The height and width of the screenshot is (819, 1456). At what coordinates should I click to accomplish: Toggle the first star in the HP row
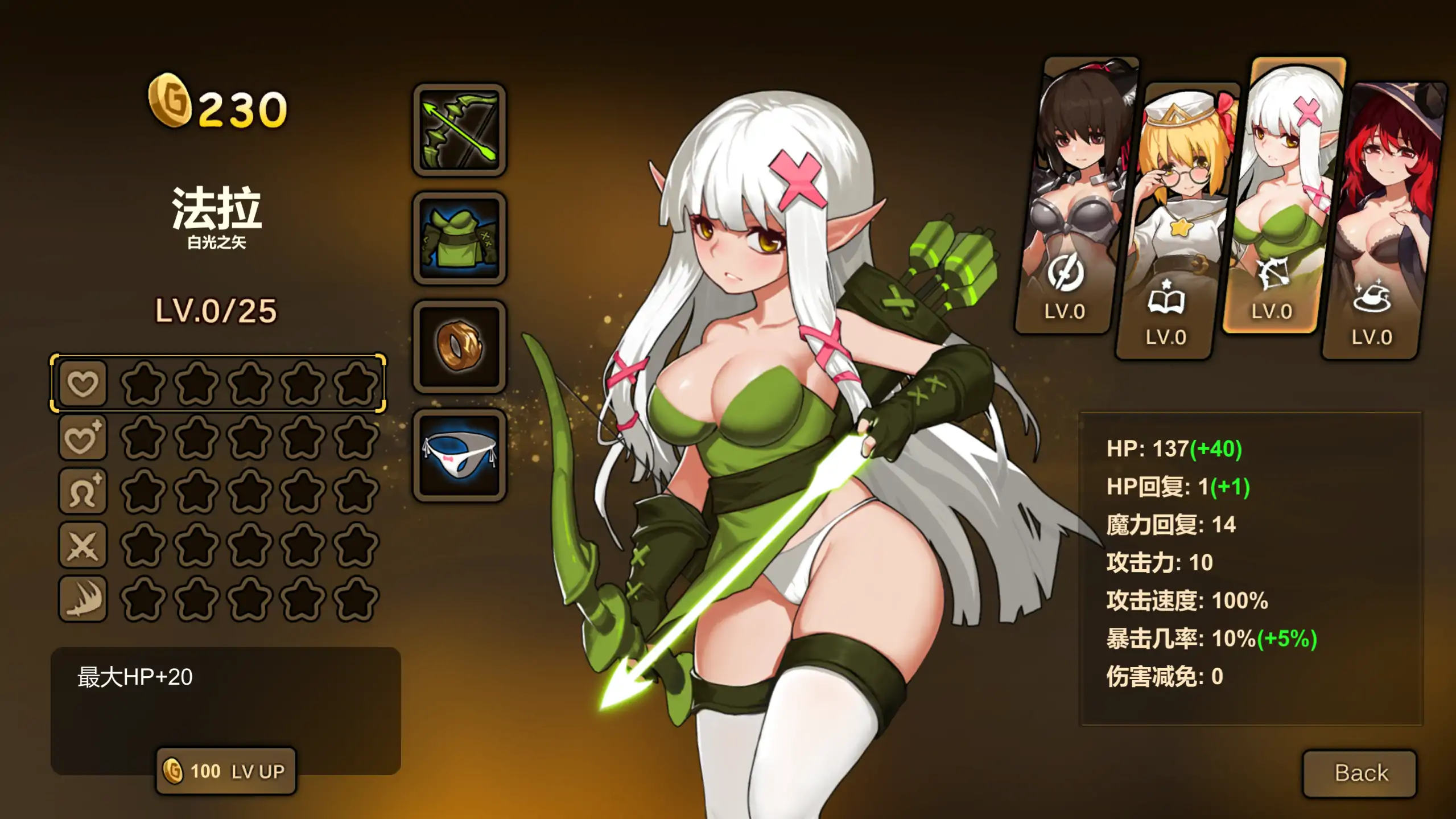142,384
